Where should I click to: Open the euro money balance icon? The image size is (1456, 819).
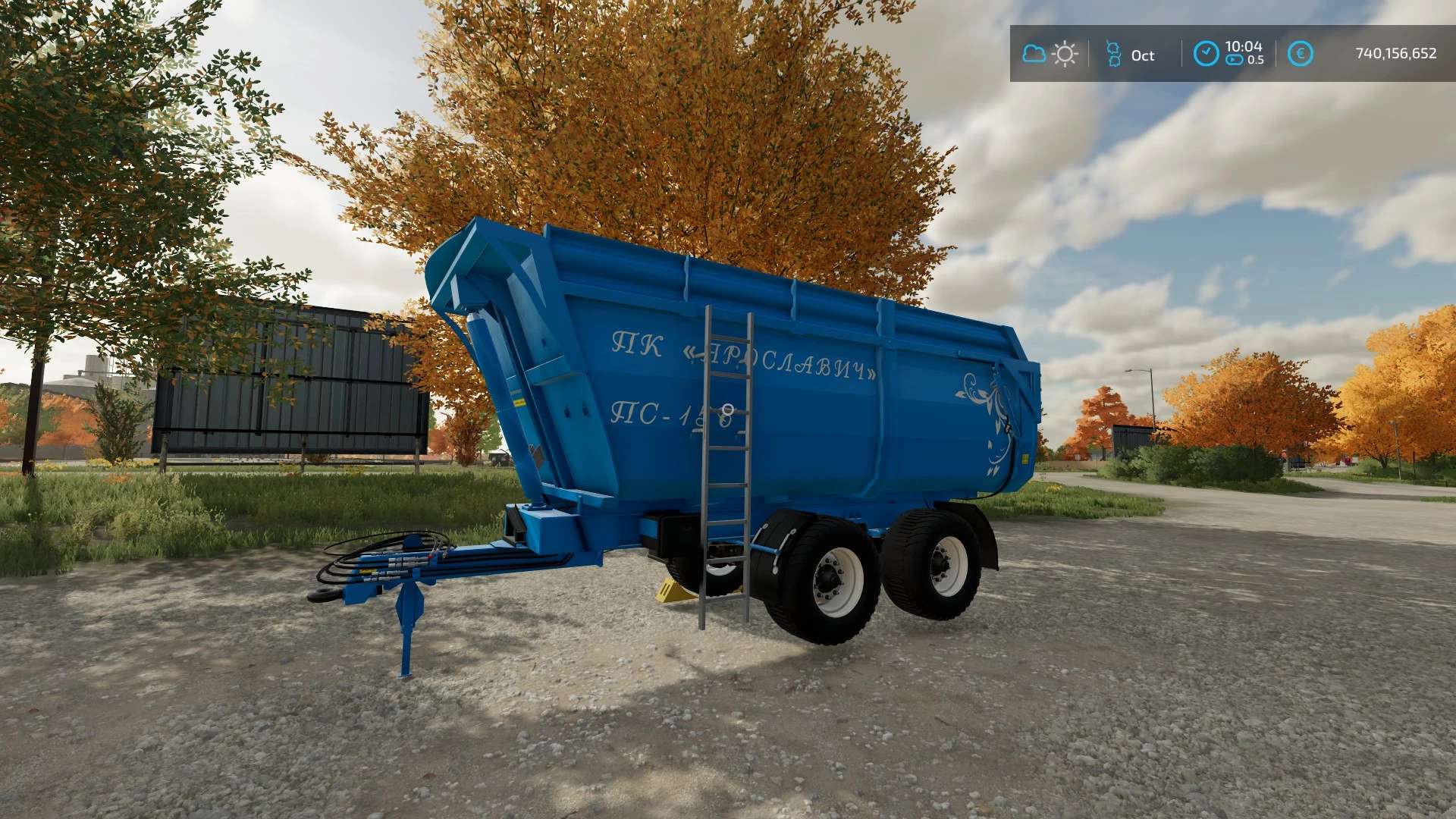(1300, 54)
